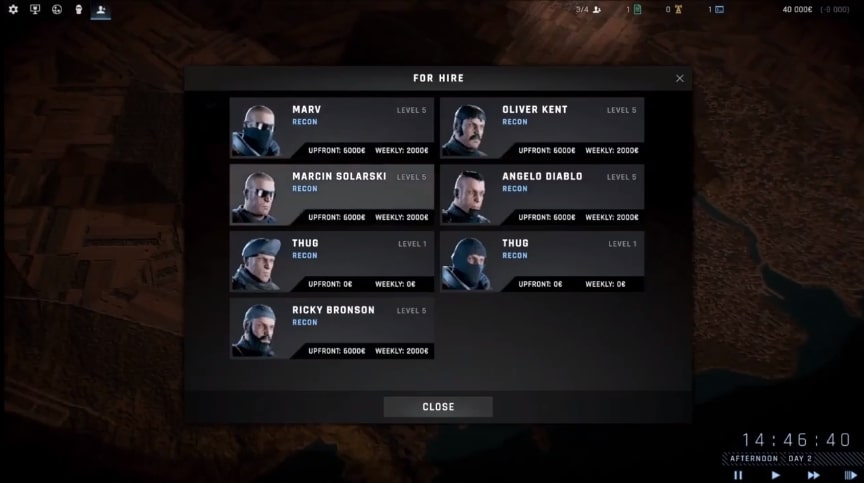
Task: Open the monitor icon in top bar
Action: pyautogui.click(x=35, y=10)
